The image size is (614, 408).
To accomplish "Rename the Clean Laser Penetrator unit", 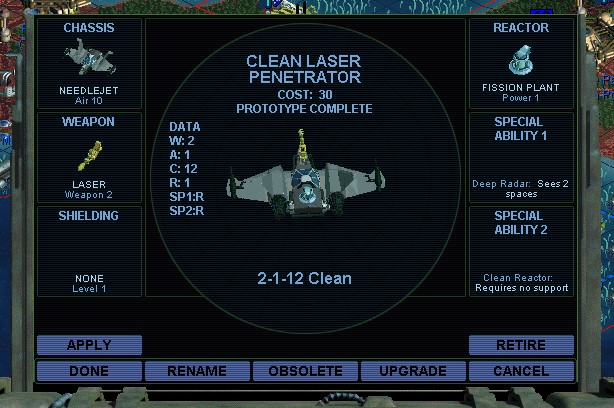I will pos(197,371).
